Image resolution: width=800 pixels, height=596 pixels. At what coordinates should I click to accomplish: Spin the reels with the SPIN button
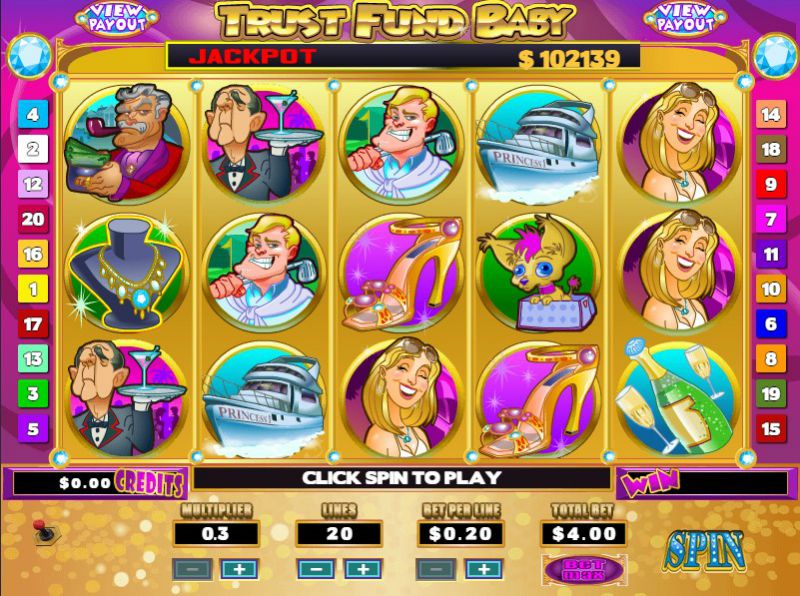704,551
